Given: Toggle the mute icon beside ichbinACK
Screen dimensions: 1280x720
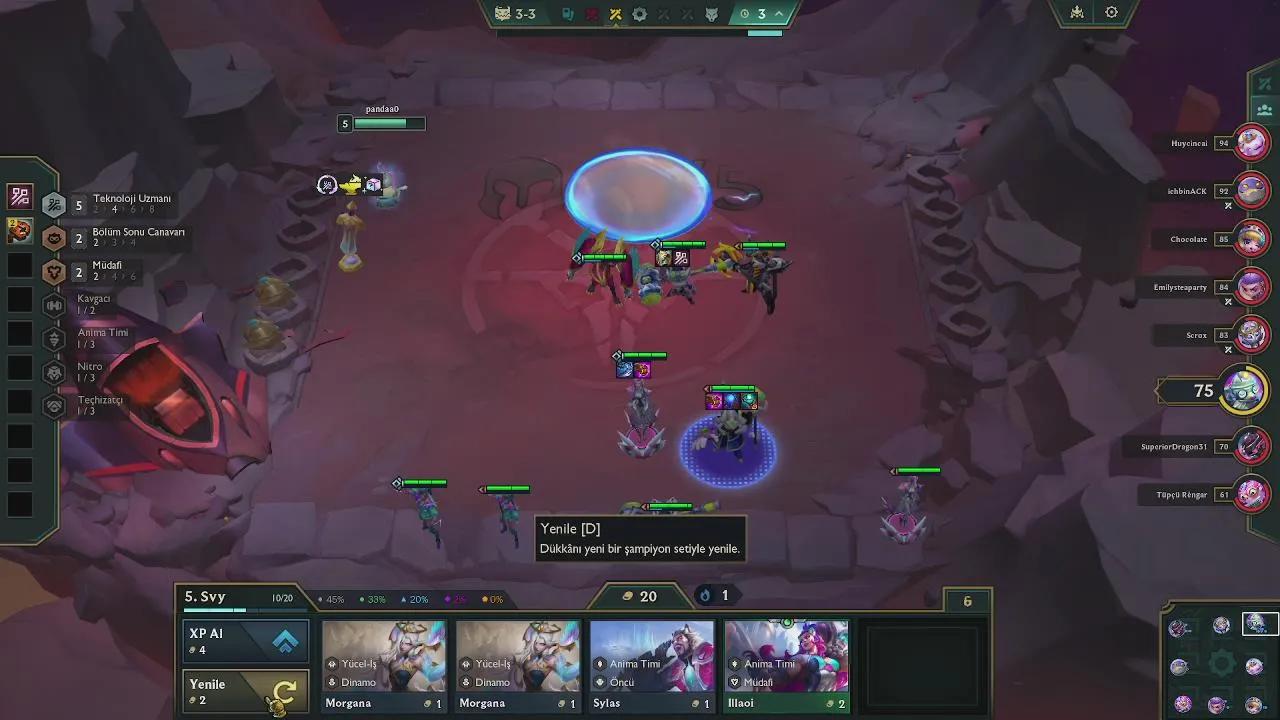Looking at the screenshot, I should click(1229, 205).
